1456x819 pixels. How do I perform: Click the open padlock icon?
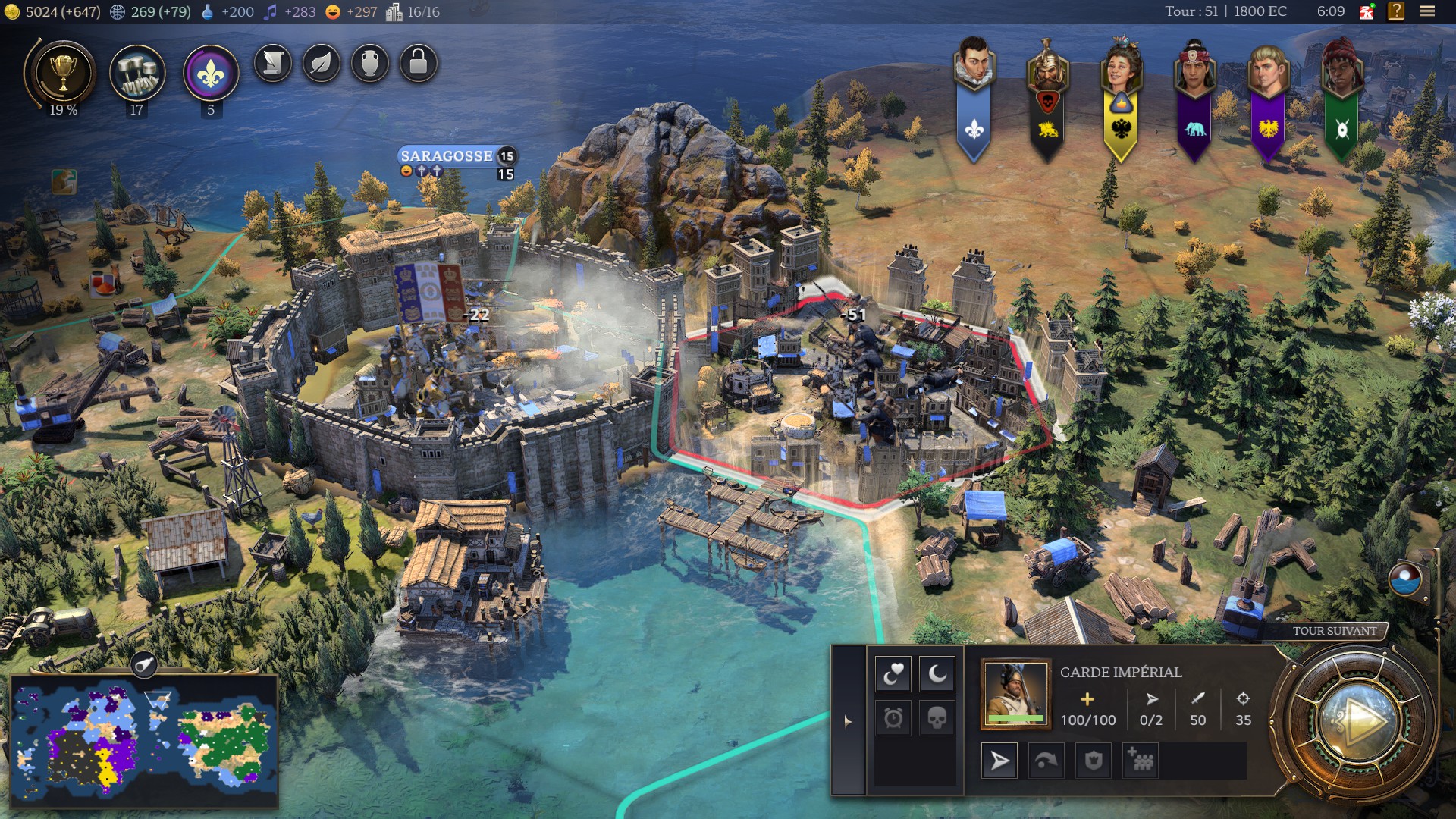tap(419, 63)
